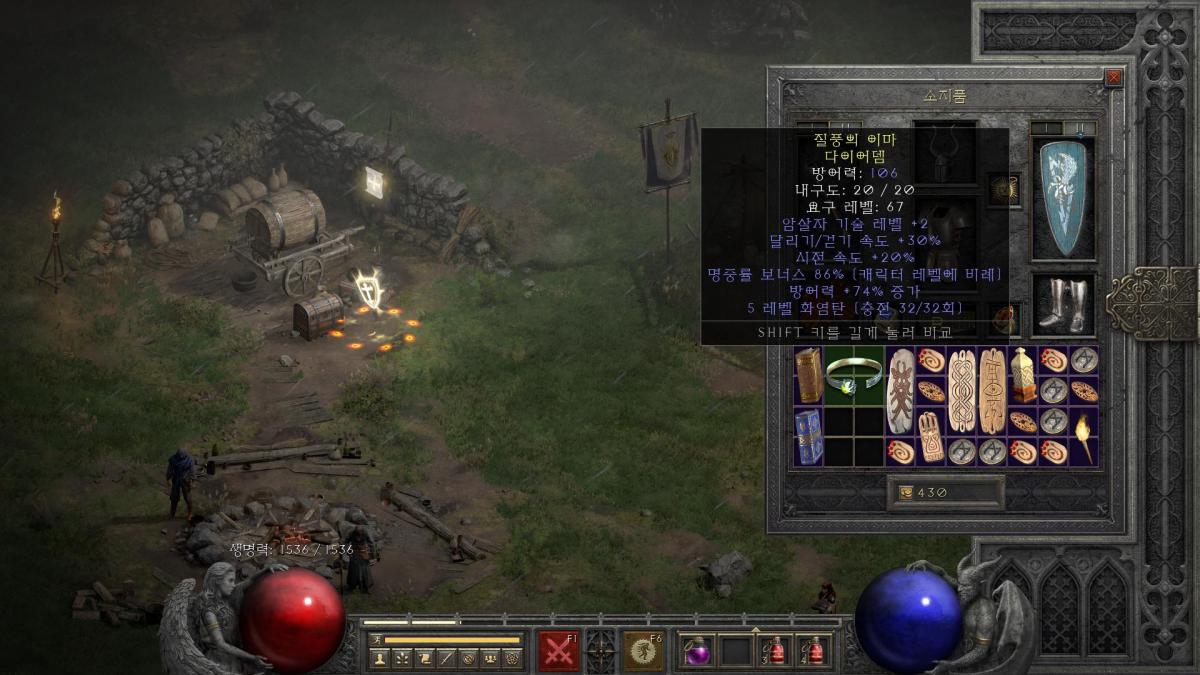Use the purple rejuvenation potion in belt
Image resolution: width=1200 pixels, height=675 pixels.
pyautogui.click(x=696, y=651)
